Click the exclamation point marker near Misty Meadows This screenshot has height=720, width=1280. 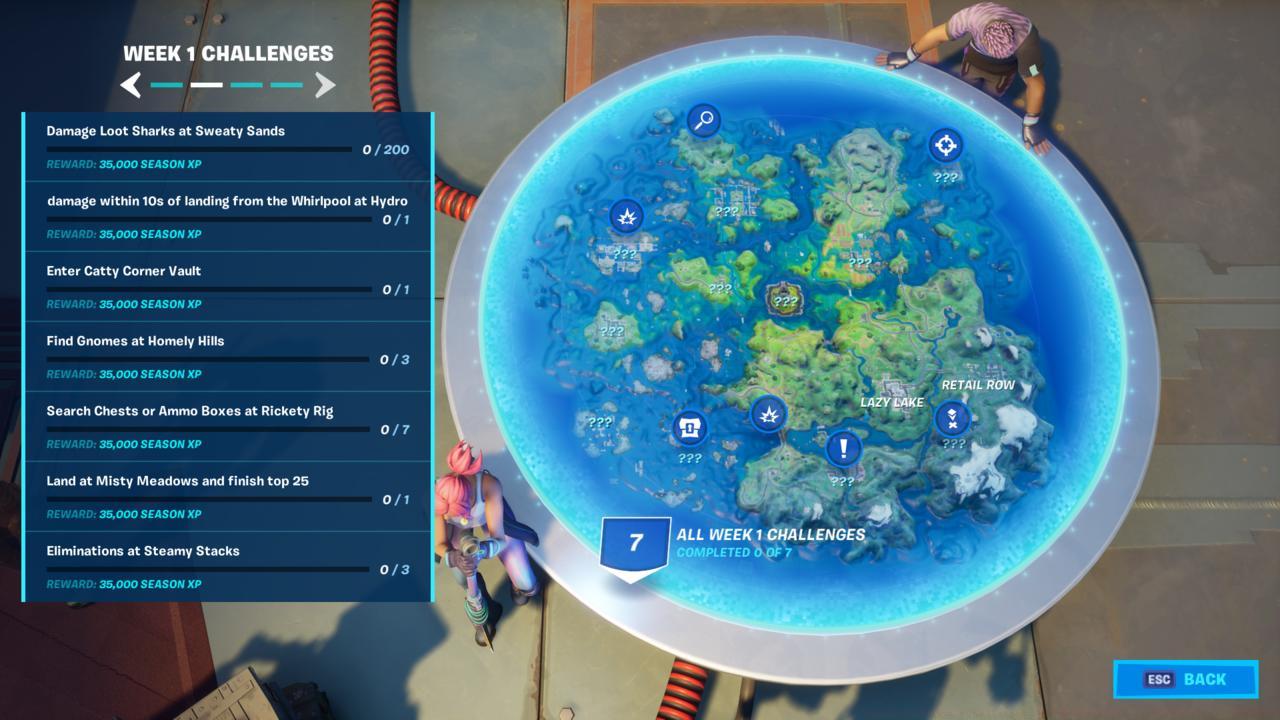(841, 449)
